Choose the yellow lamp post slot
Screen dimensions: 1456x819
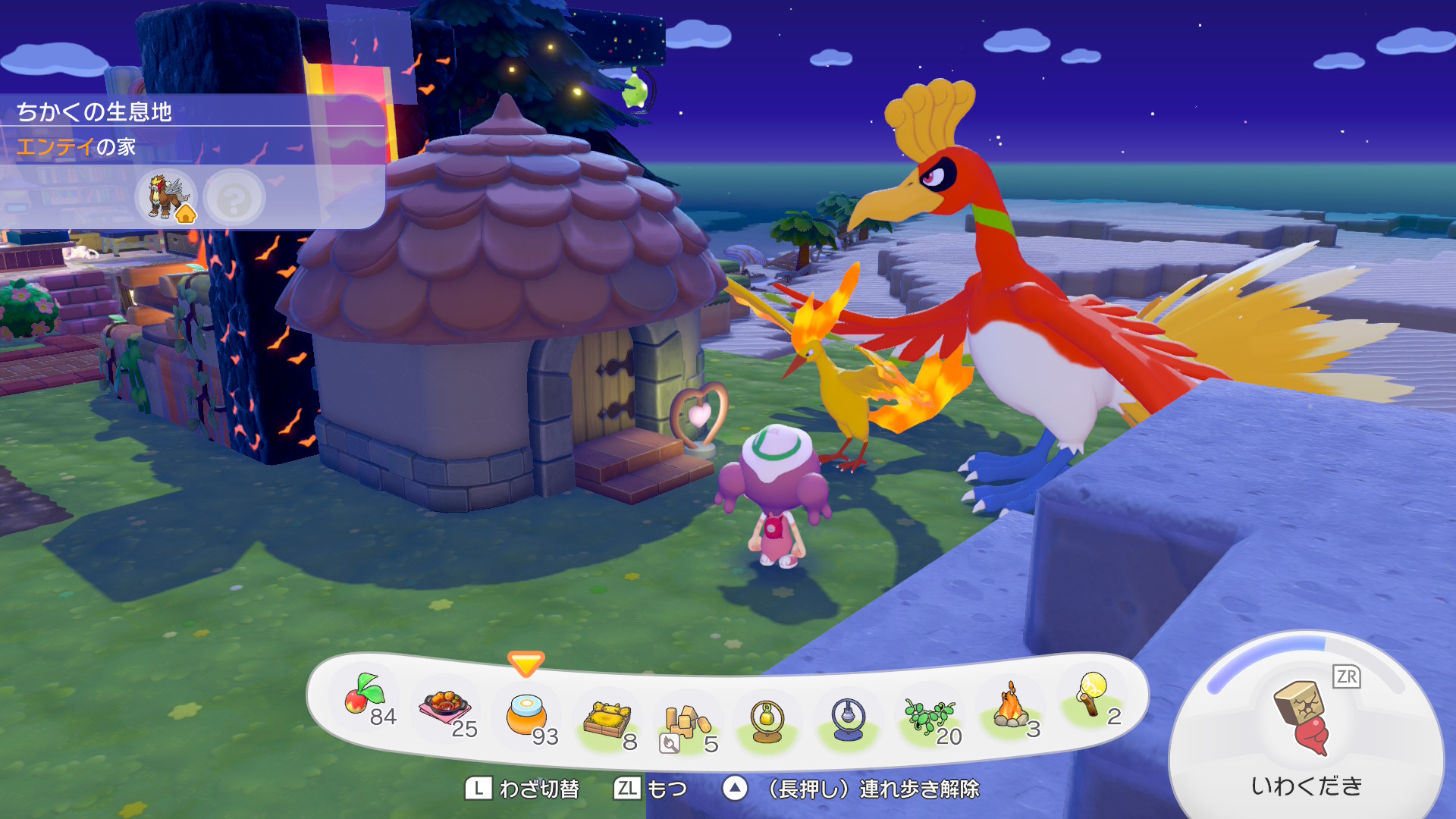1091,695
